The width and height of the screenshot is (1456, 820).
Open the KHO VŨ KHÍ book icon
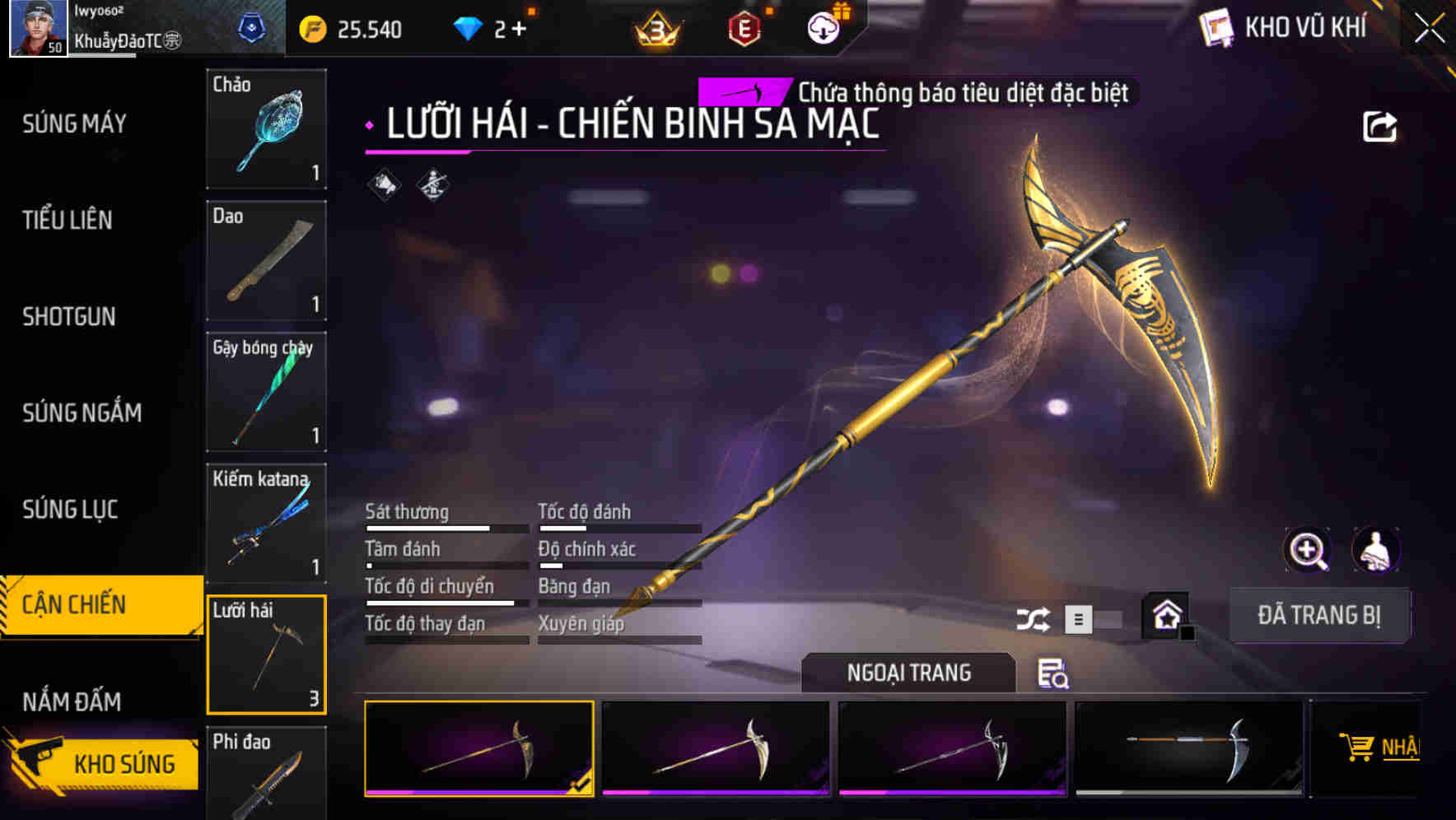tap(1216, 27)
